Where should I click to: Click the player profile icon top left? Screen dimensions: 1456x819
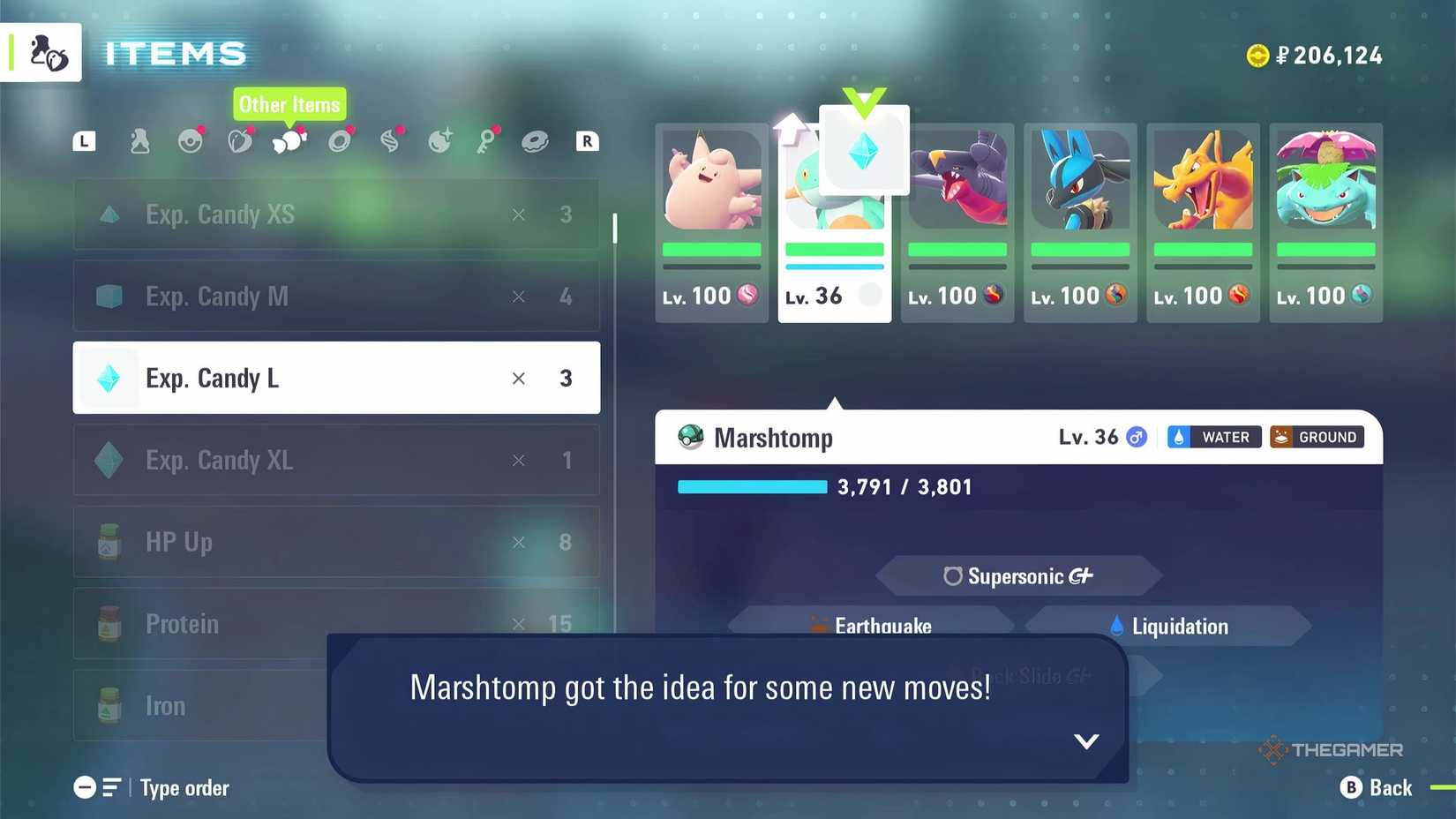pyautogui.click(x=41, y=51)
